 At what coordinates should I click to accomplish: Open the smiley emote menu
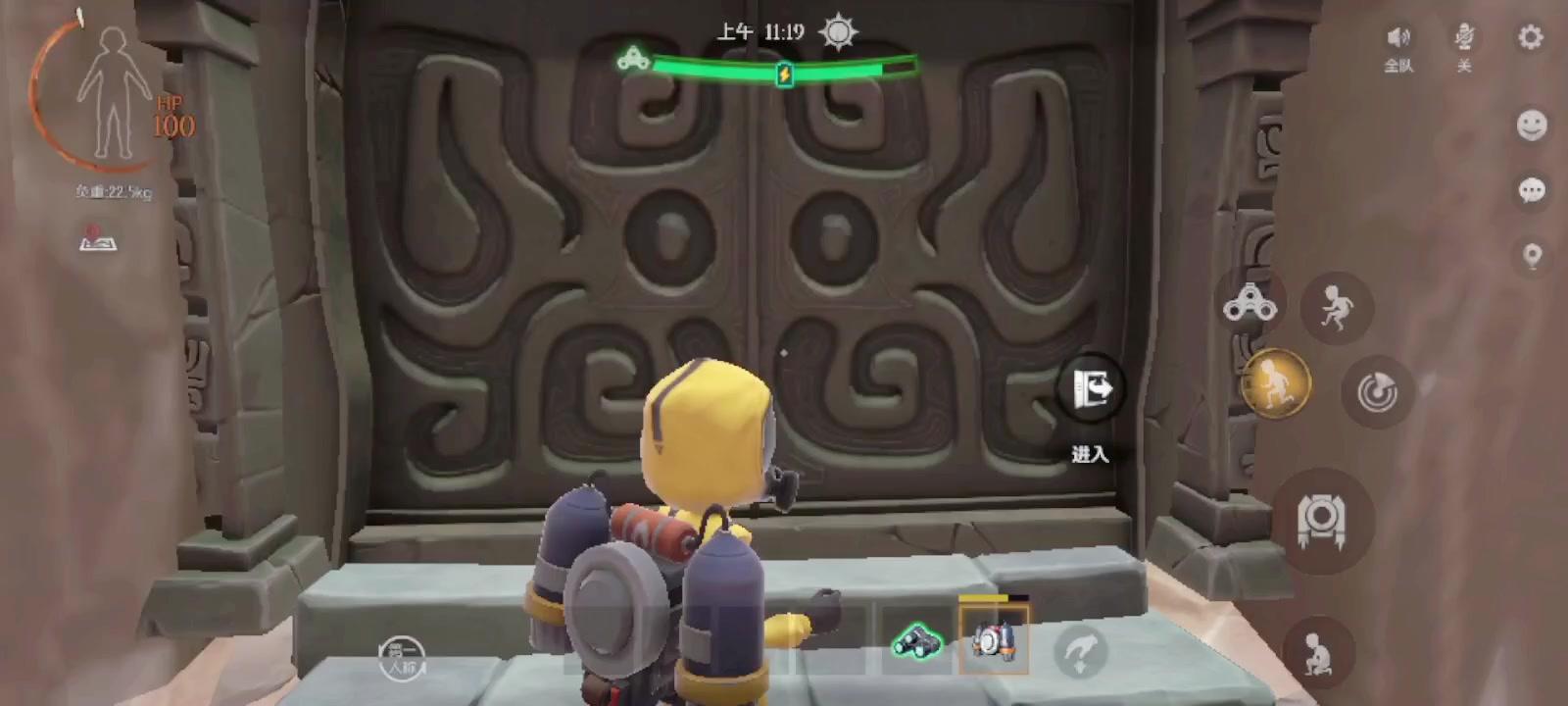(x=1532, y=125)
